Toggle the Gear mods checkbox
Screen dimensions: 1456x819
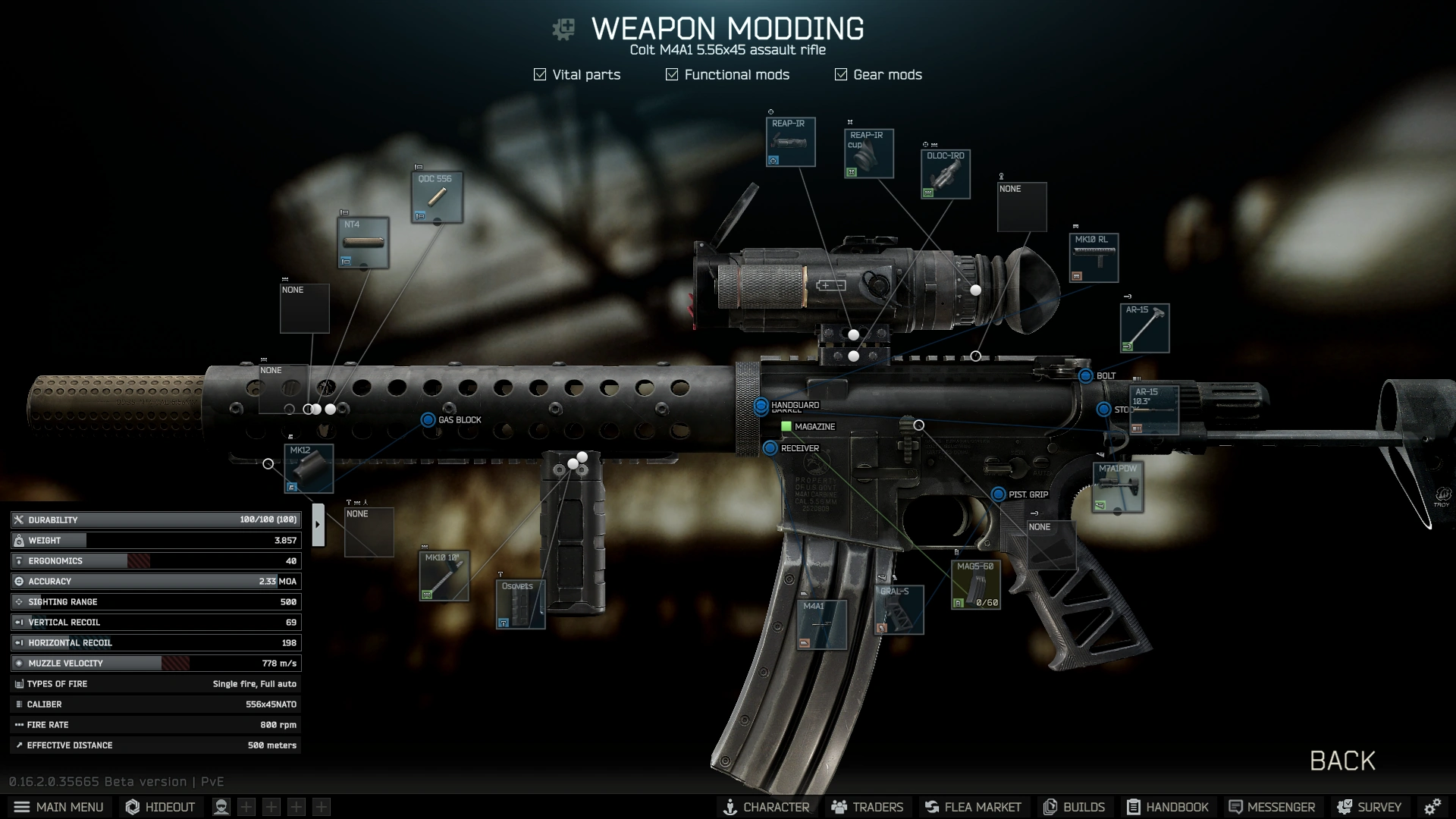coord(841,74)
